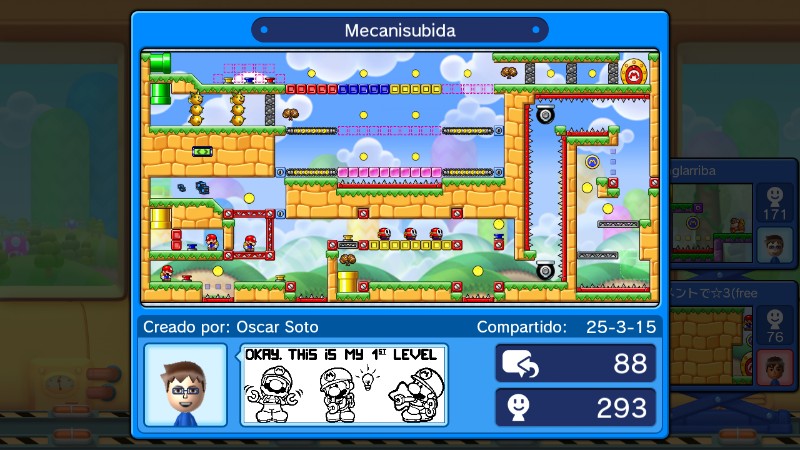View creator Oscar Soto's Mii portrait
Screen dimensions: 800x450
[185, 385]
